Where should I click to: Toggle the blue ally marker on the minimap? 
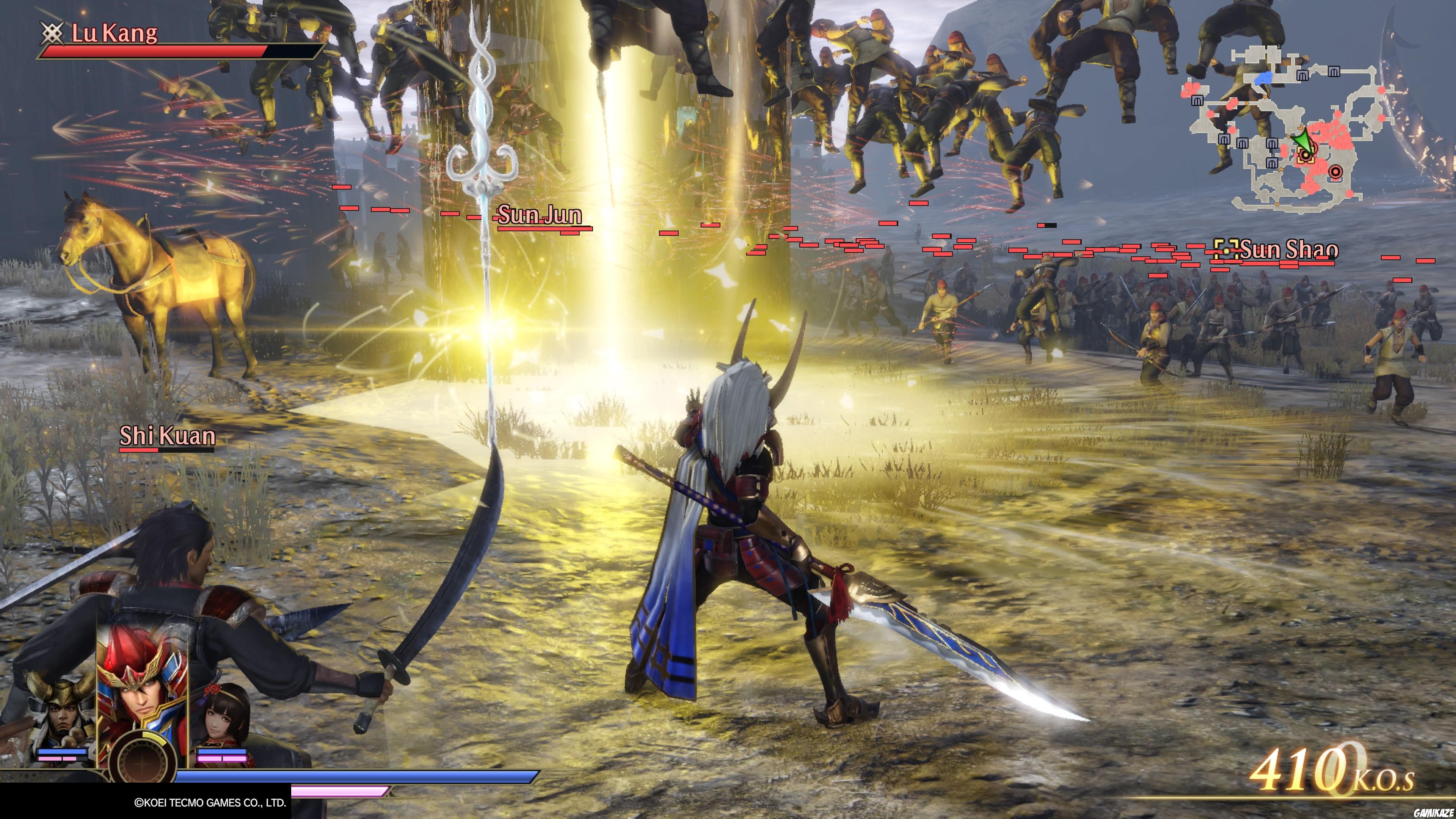tap(1265, 77)
